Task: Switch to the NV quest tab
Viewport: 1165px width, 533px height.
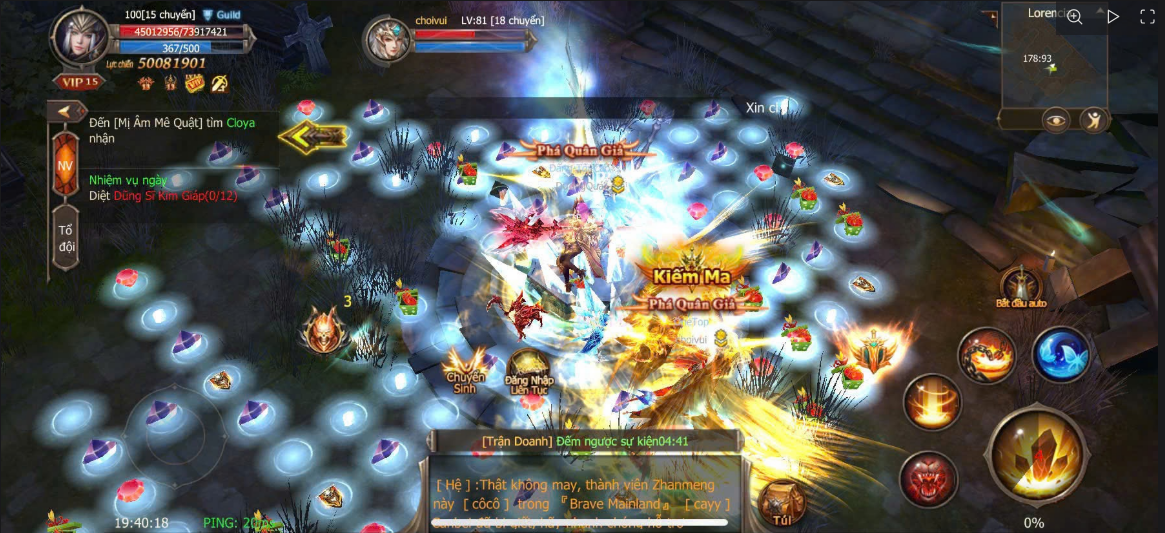Action: point(65,165)
